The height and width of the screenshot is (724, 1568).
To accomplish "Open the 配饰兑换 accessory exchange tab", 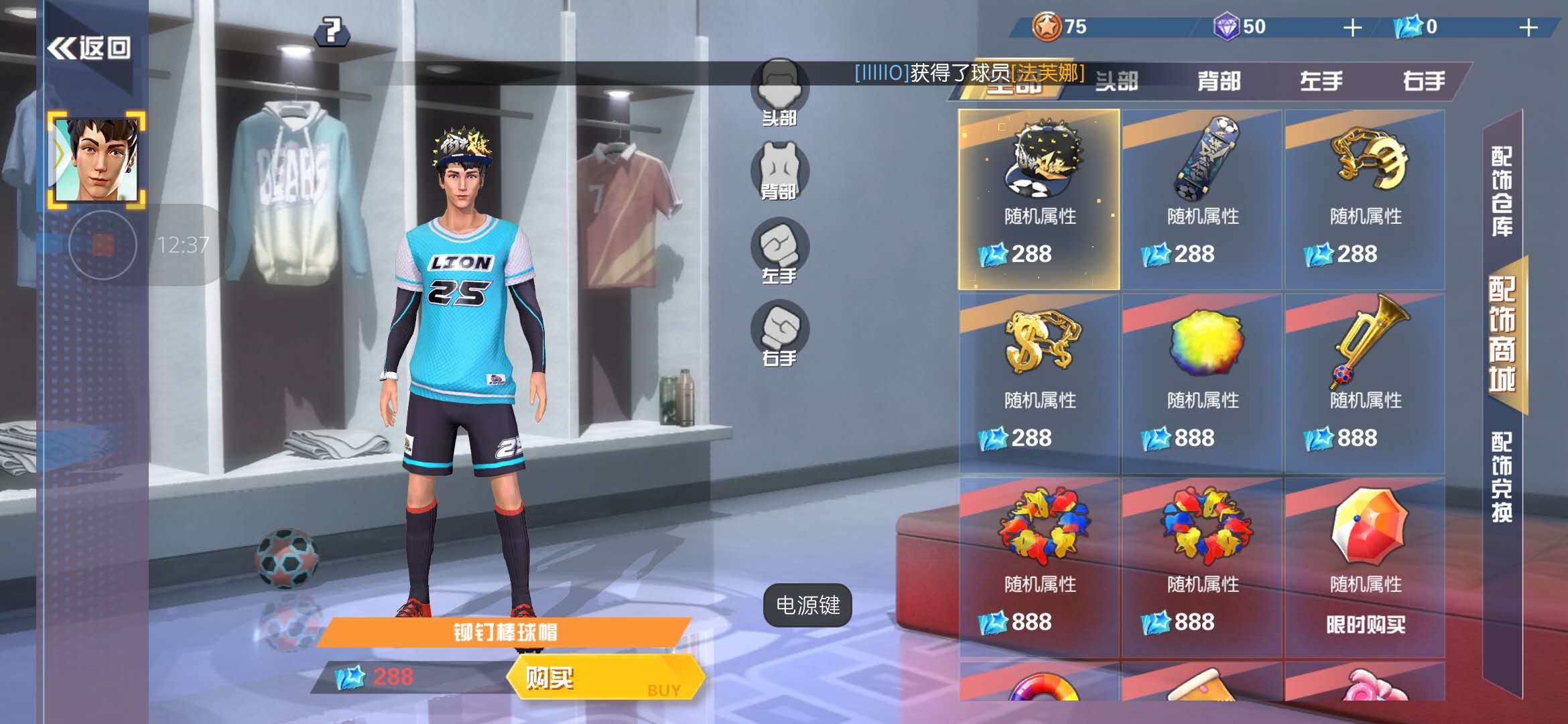I will coord(1502,477).
